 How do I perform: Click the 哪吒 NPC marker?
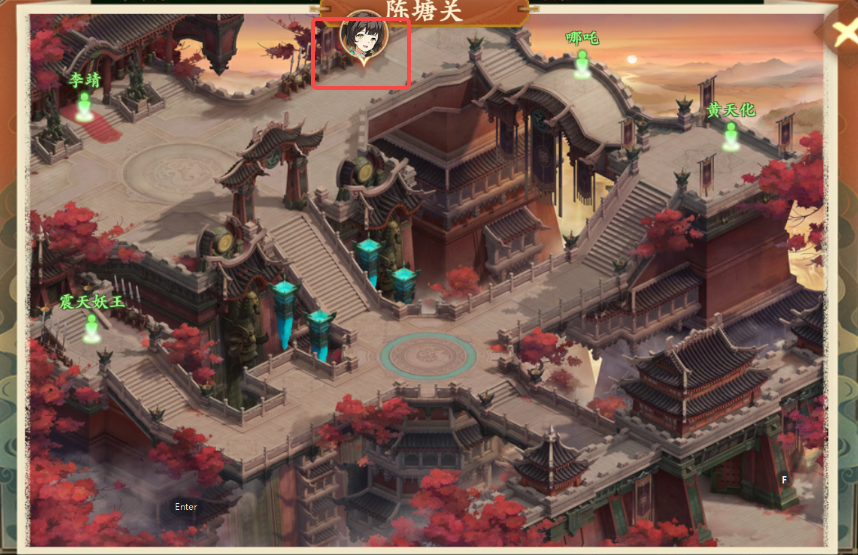click(582, 62)
